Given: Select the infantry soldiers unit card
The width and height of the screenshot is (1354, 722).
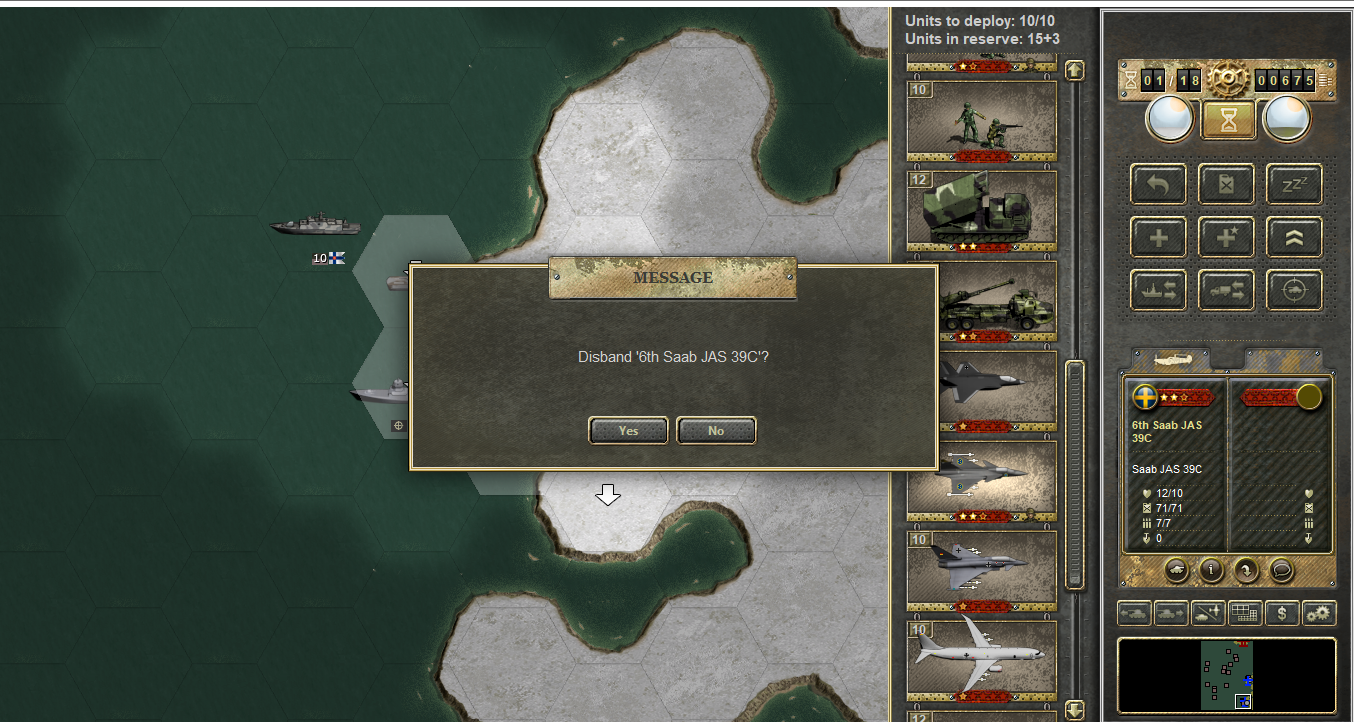Looking at the screenshot, I should pos(981,120).
